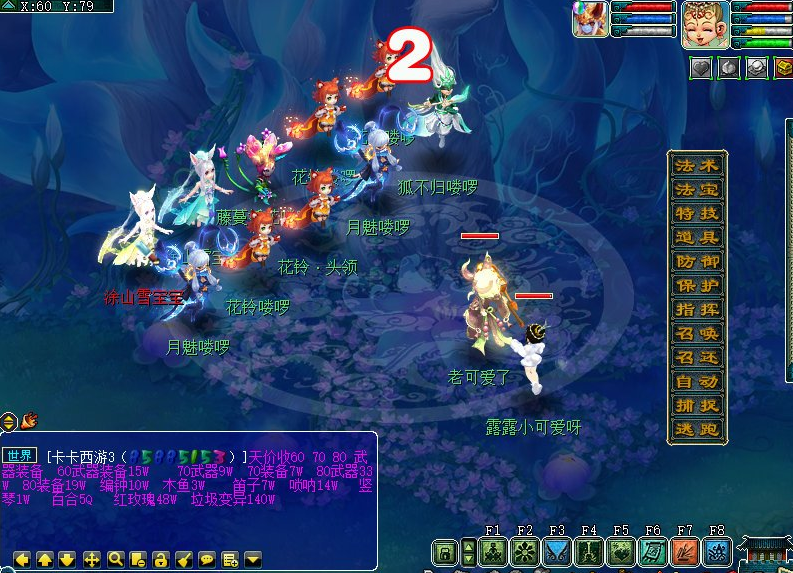Click the 逃跑 (Flee) command
Screen dimensions: 793x573
[697, 429]
